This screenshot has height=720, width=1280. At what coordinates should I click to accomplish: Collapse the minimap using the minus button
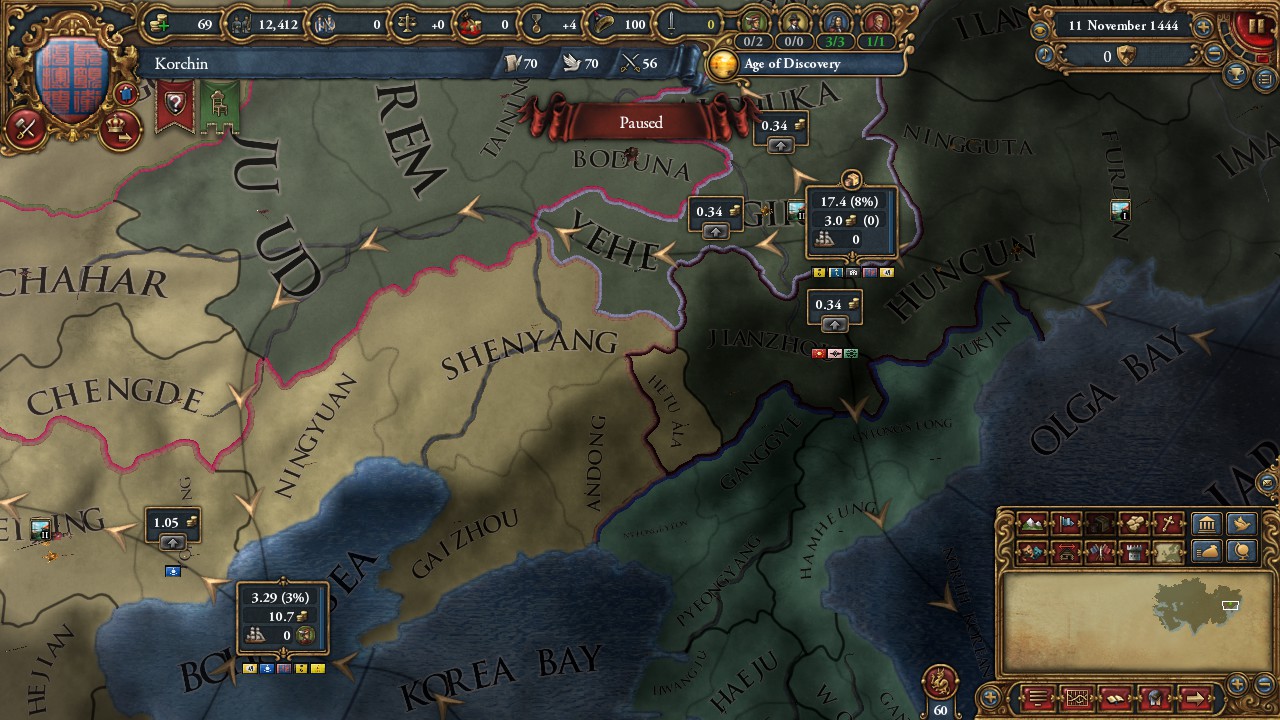(x=1265, y=684)
